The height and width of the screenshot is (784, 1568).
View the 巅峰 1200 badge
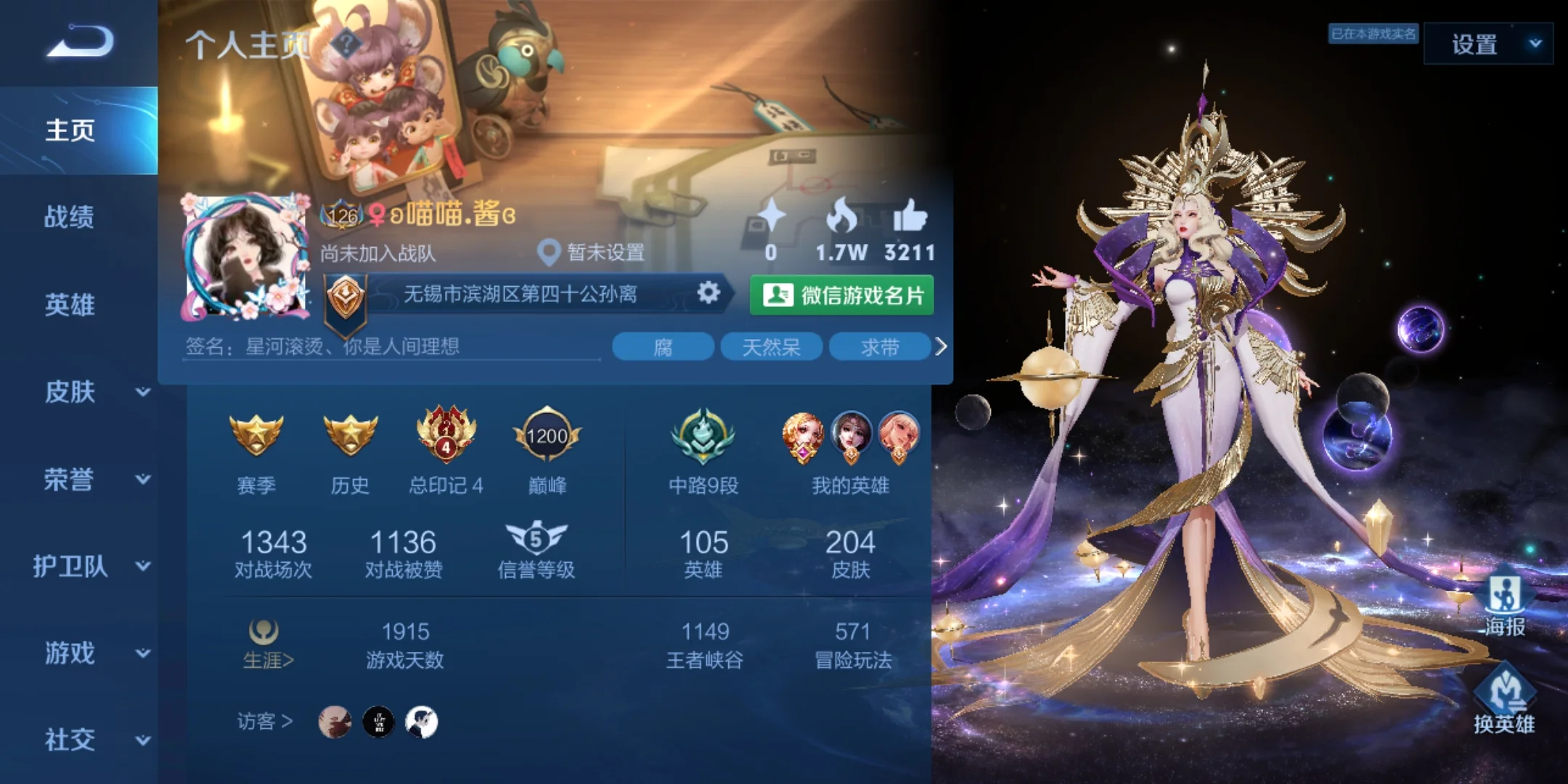(547, 450)
